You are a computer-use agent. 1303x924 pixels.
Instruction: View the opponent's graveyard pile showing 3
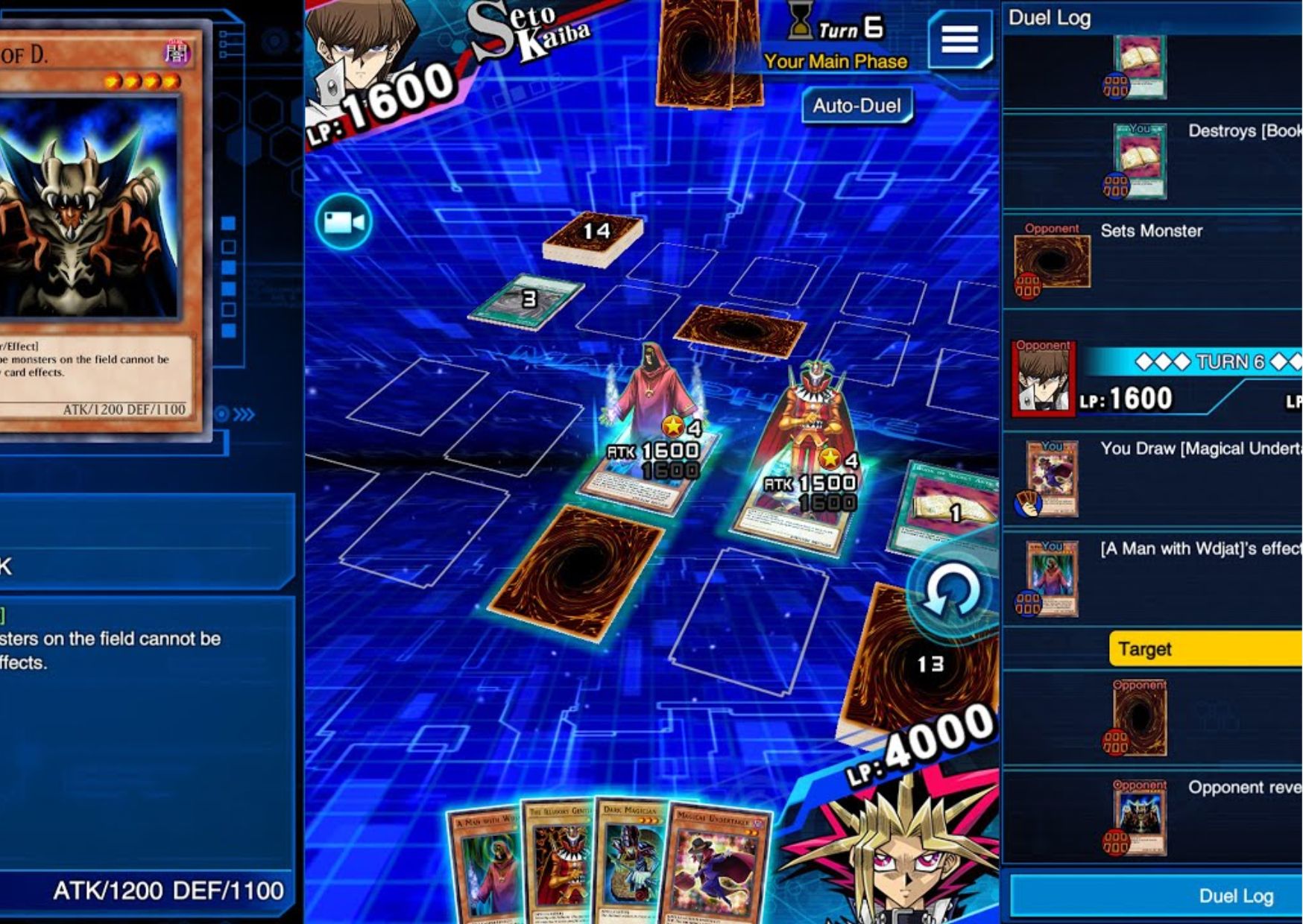528,300
